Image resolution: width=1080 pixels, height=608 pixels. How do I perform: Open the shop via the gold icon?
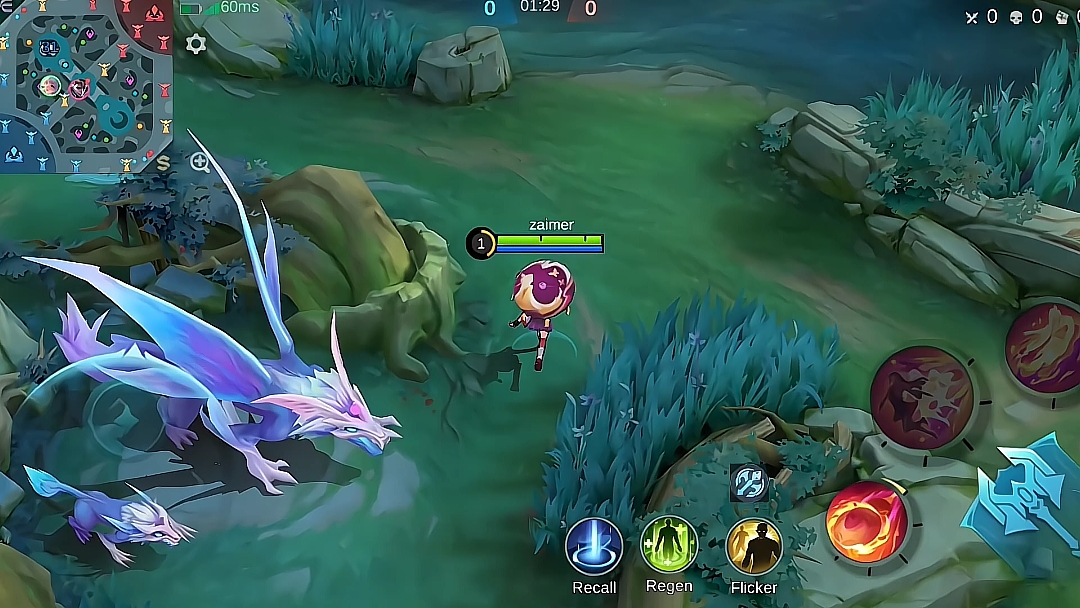[163, 162]
